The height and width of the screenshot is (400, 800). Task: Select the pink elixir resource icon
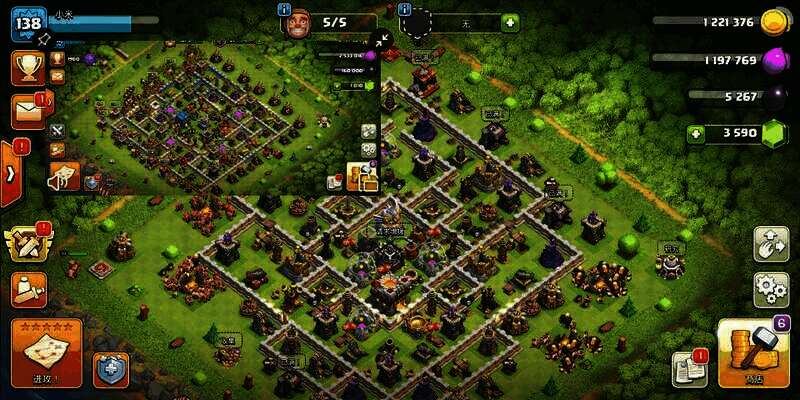[x=773, y=60]
